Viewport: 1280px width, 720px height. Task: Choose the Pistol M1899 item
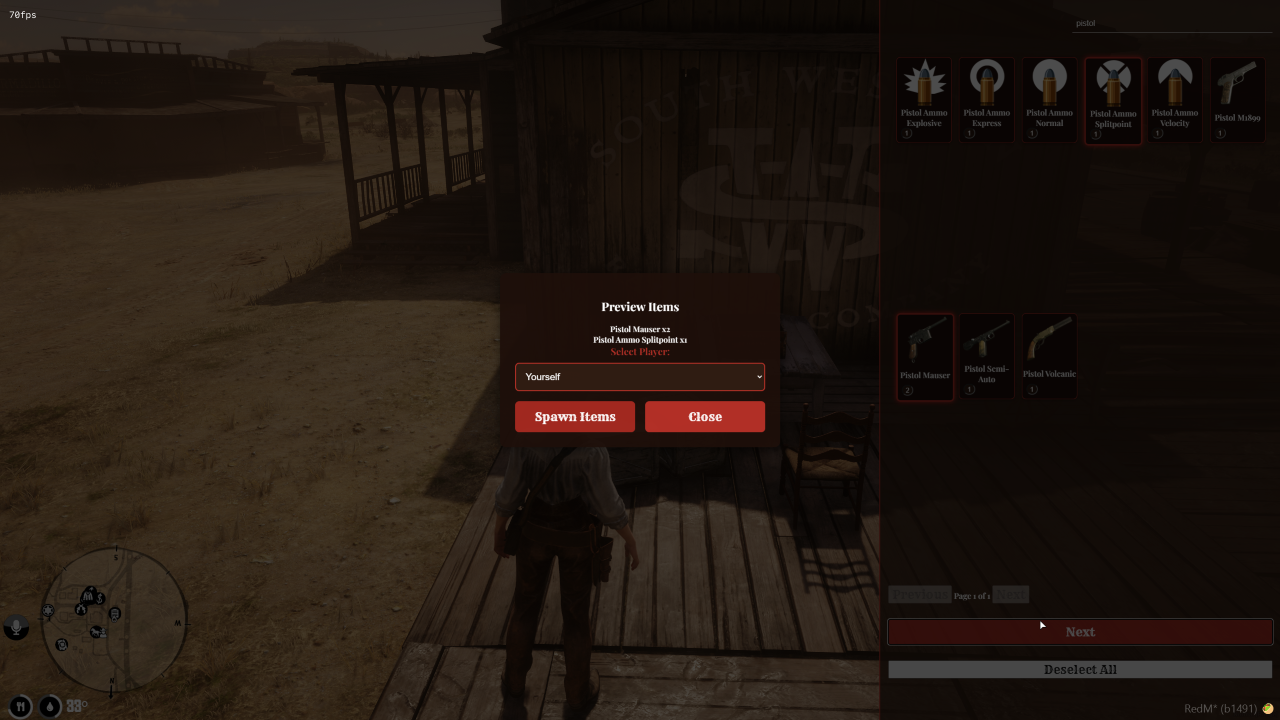pos(1238,100)
